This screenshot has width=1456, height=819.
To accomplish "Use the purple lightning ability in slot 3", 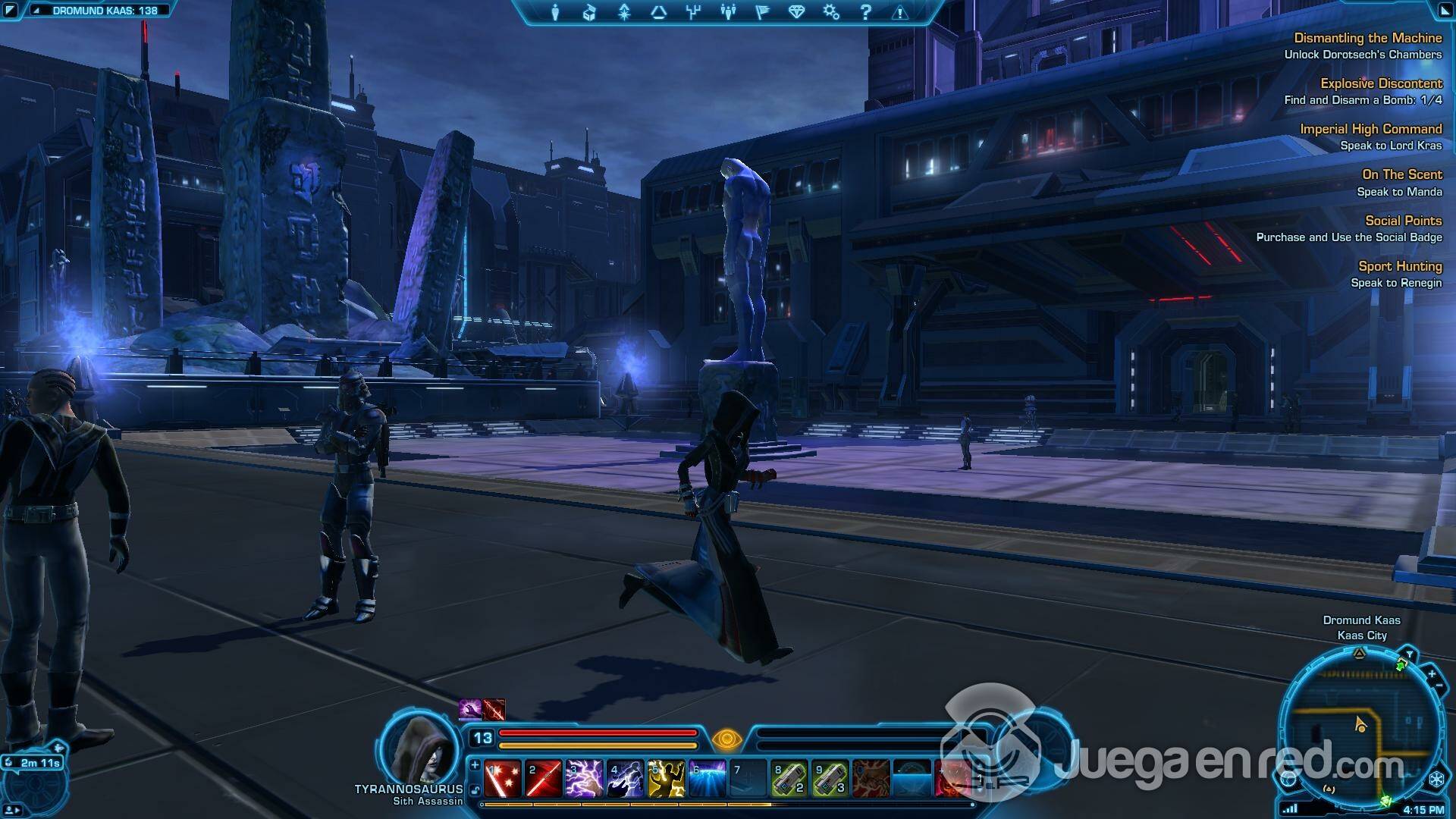I will pyautogui.click(x=585, y=779).
